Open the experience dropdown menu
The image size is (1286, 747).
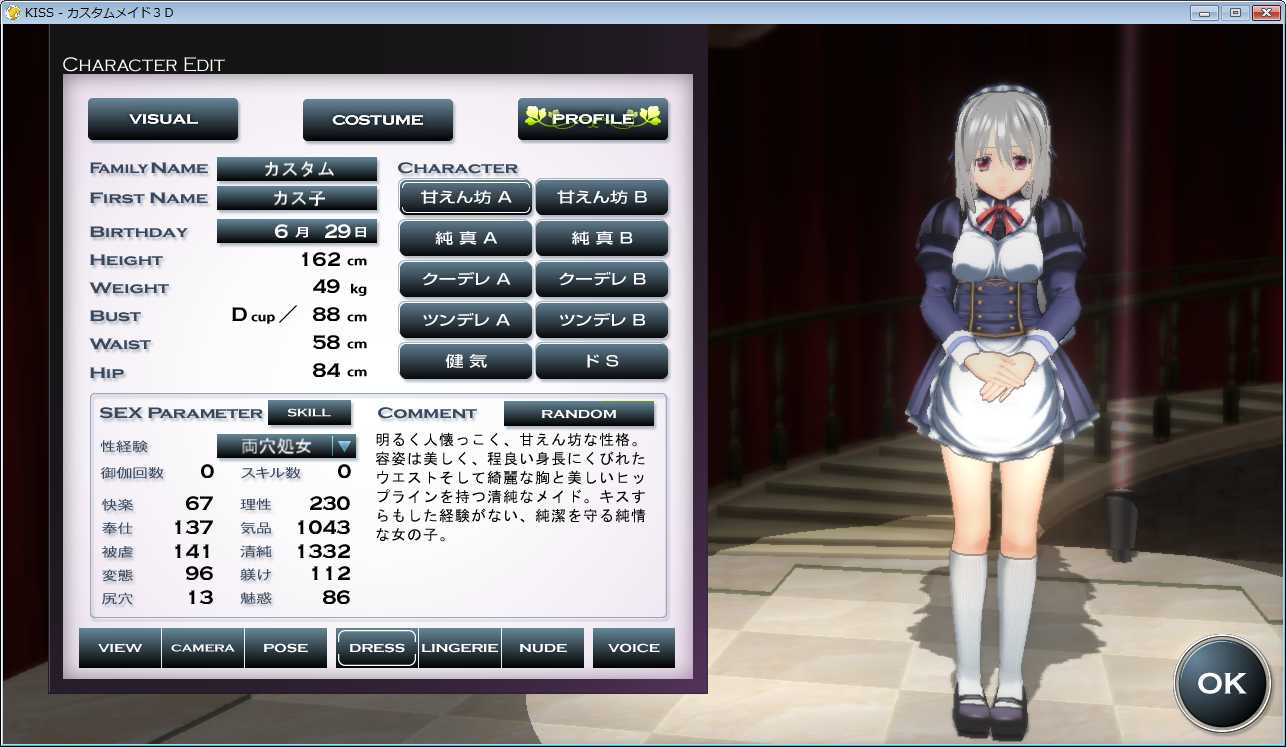tap(344, 446)
